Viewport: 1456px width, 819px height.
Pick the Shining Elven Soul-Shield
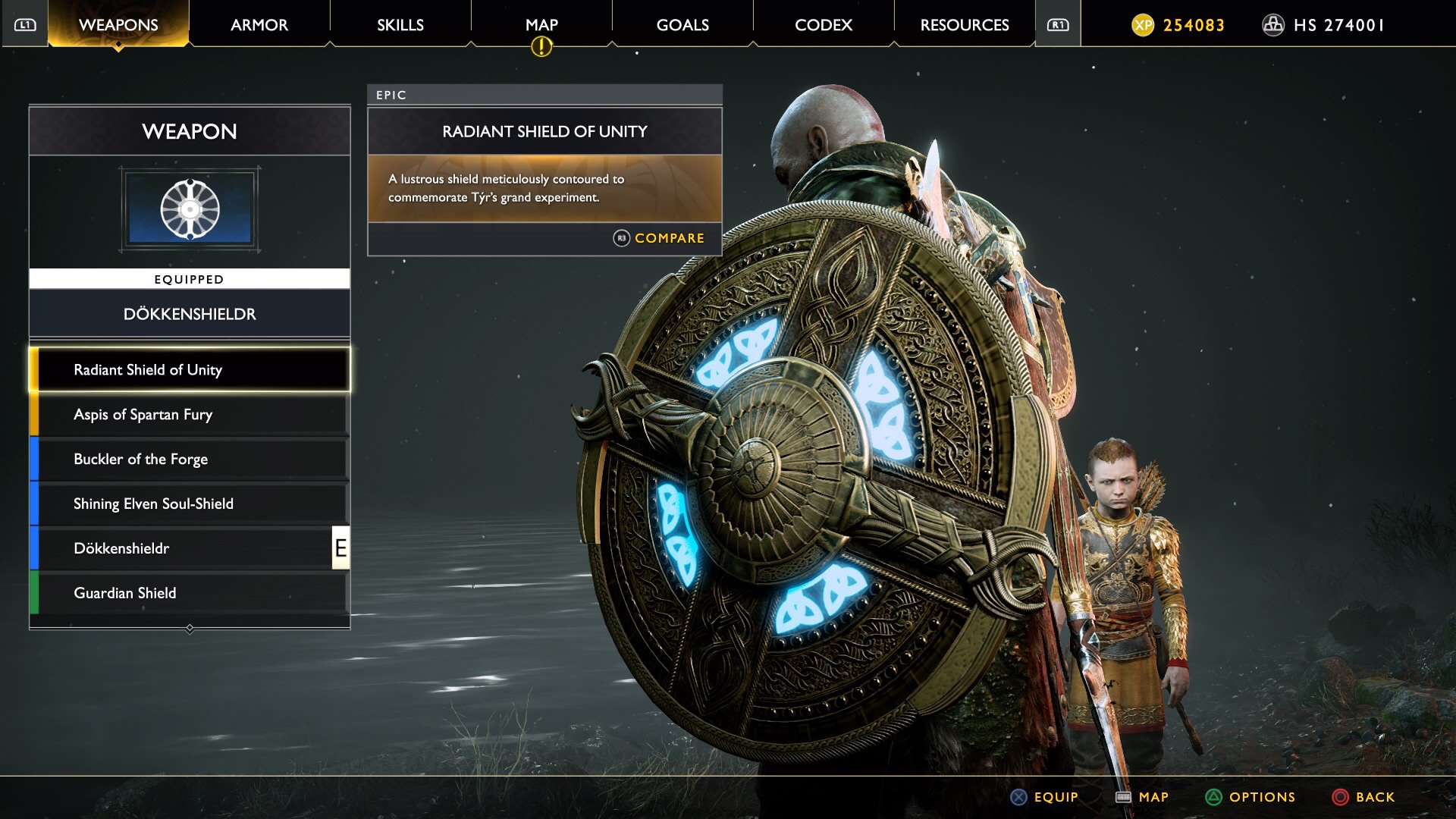click(x=190, y=504)
